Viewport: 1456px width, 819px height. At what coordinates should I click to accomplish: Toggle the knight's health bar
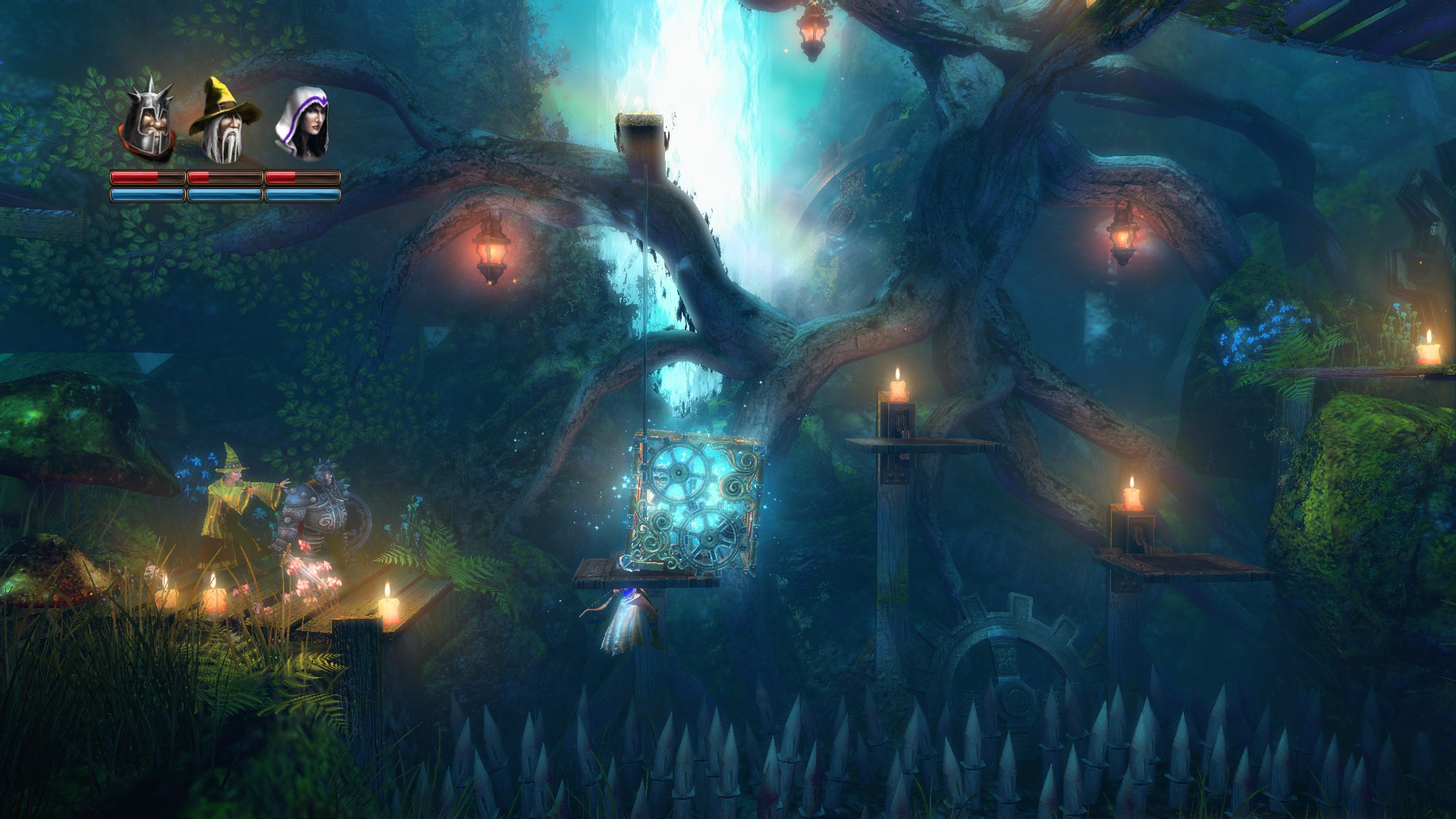(x=149, y=177)
